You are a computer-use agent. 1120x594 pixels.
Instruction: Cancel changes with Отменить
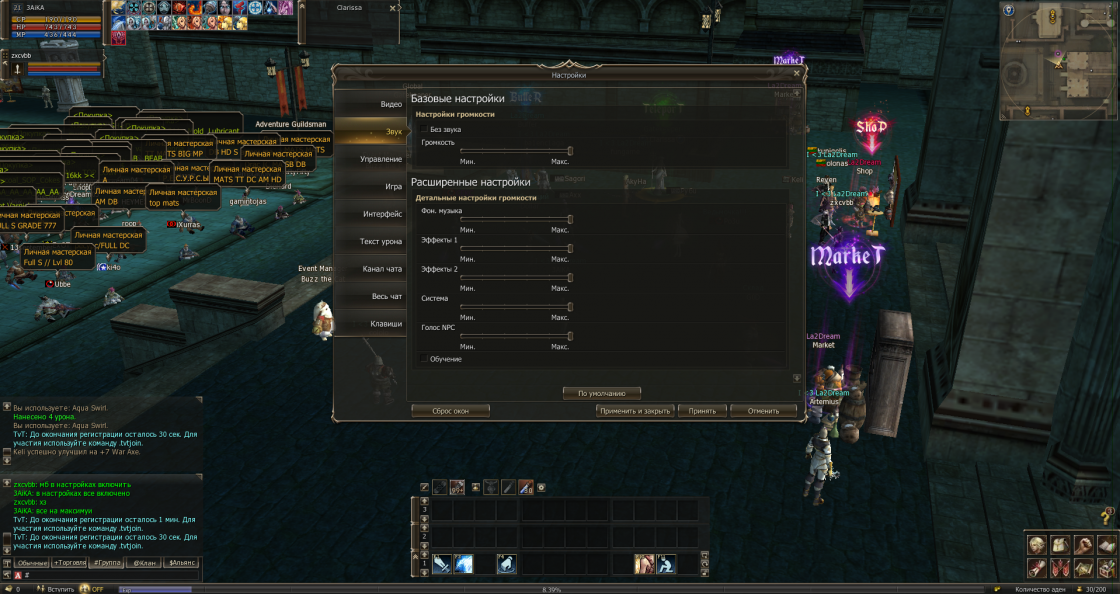[x=763, y=411]
